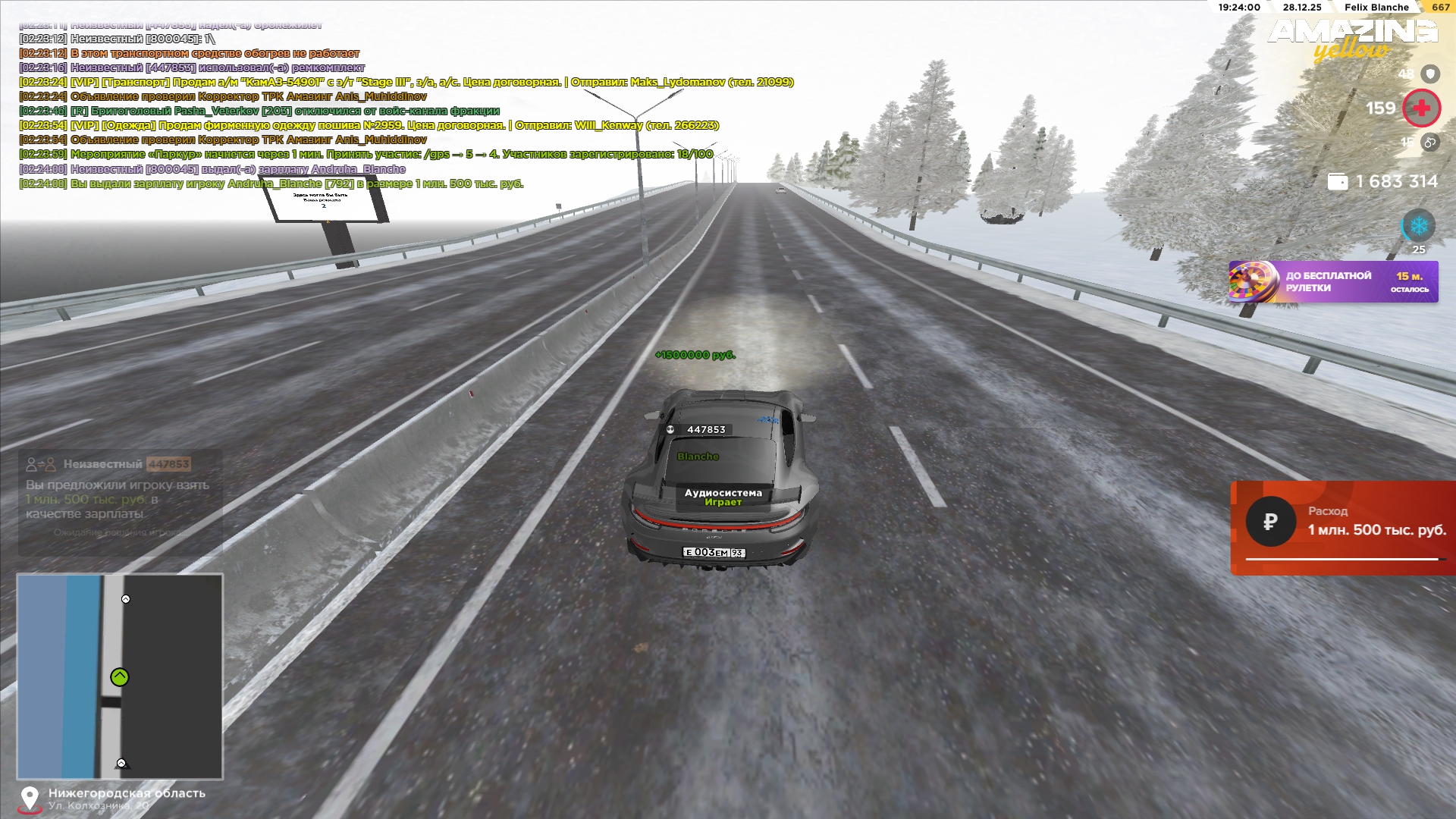Click the red health cross icon
This screenshot has height=819, width=1456.
click(x=1421, y=108)
